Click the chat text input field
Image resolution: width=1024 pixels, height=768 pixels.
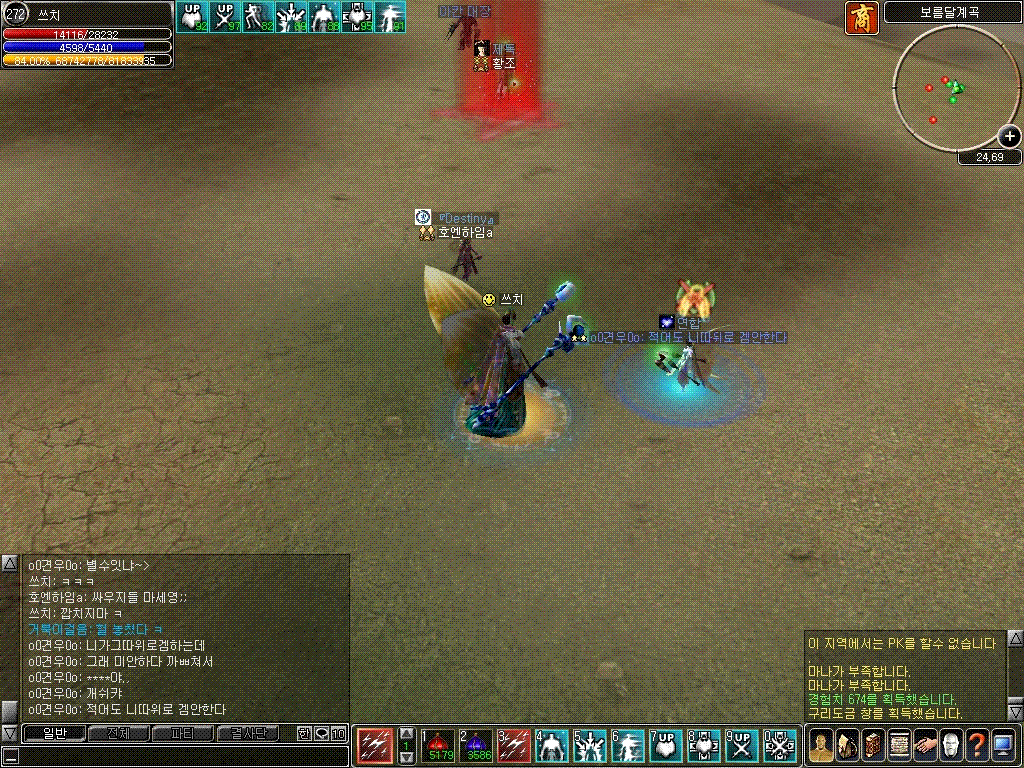click(175, 755)
